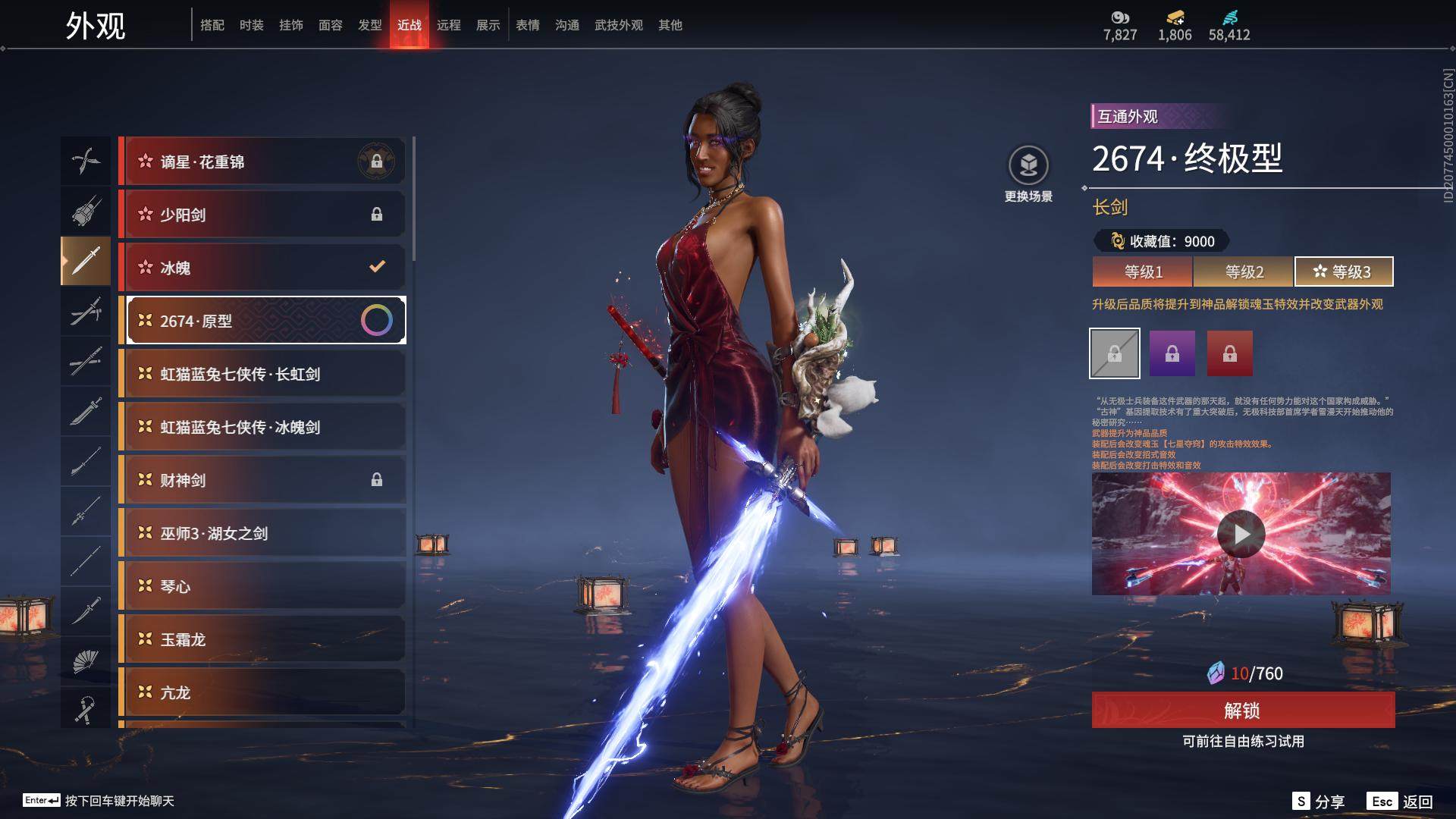The height and width of the screenshot is (819, 1456).
Task: Select the 远程 weapons tab
Action: click(448, 25)
